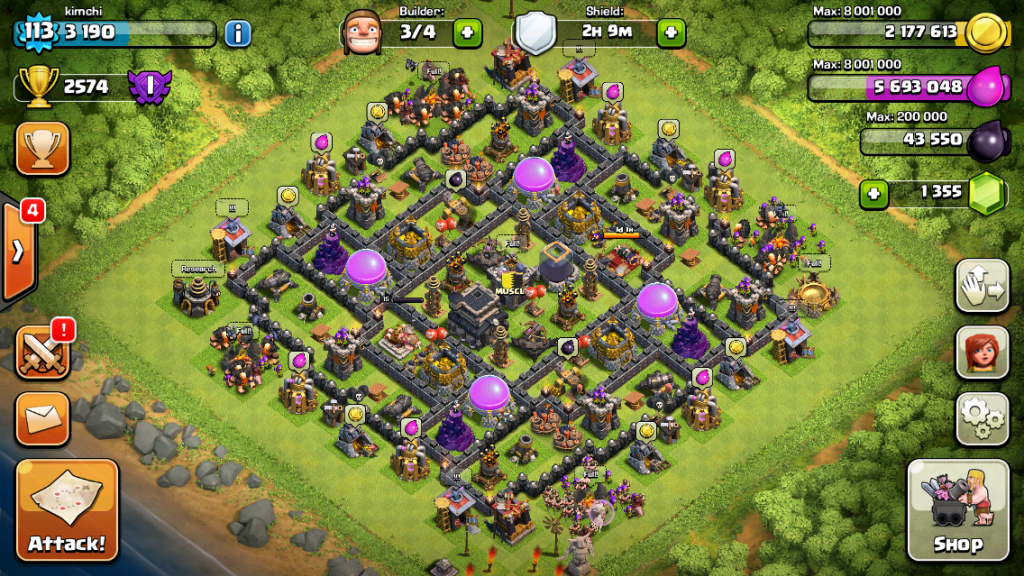The image size is (1024, 576).
Task: Open the base layout editor hand button
Action: click(981, 287)
